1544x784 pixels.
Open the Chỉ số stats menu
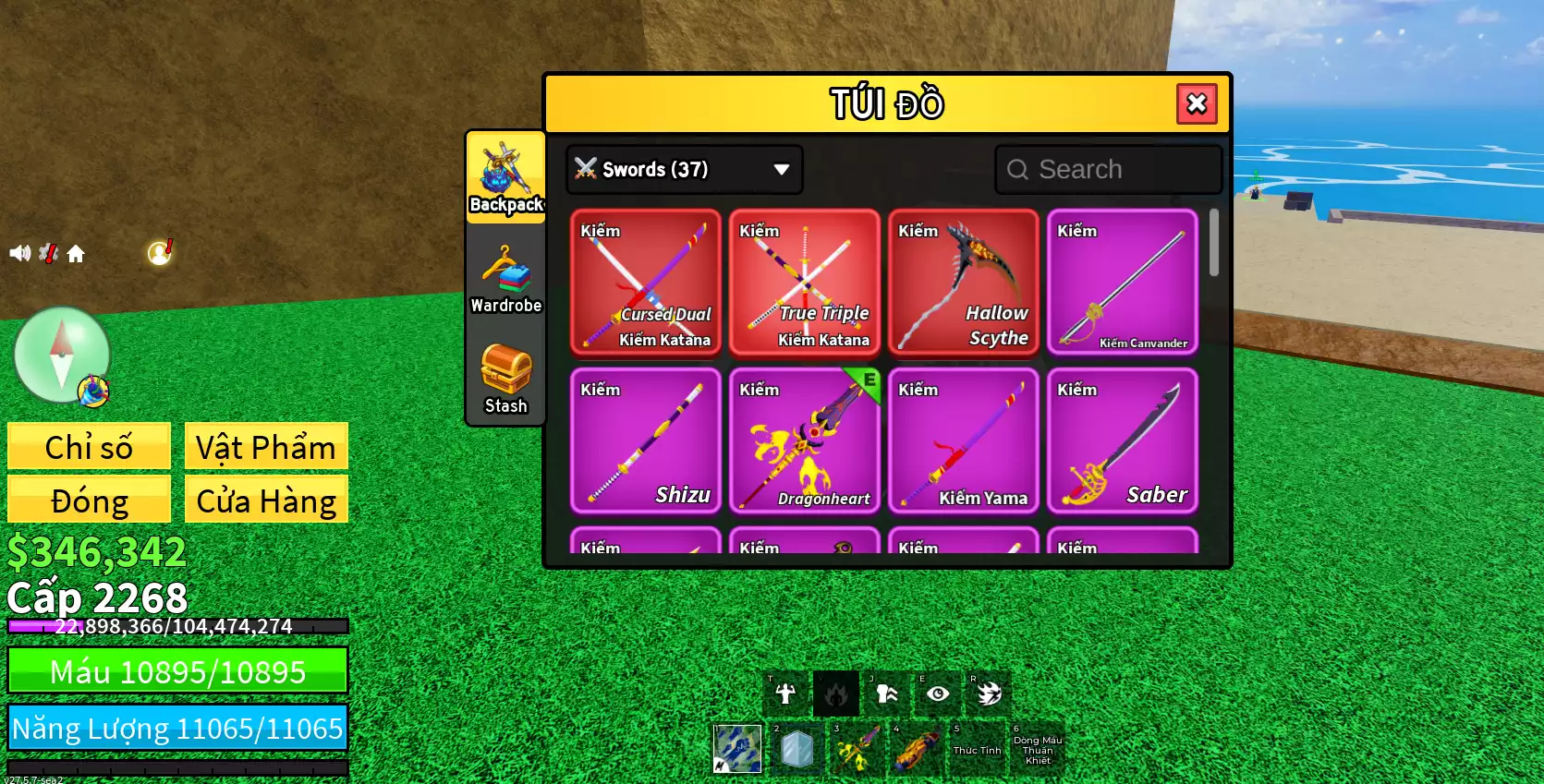pos(89,447)
